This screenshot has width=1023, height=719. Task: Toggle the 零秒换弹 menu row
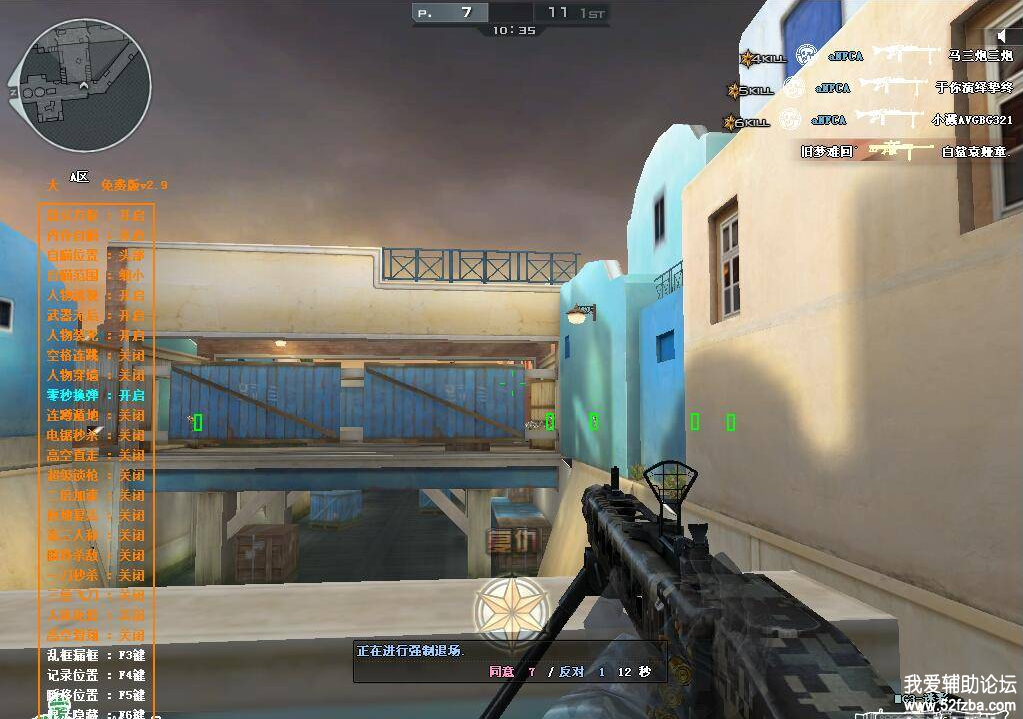(x=96, y=395)
